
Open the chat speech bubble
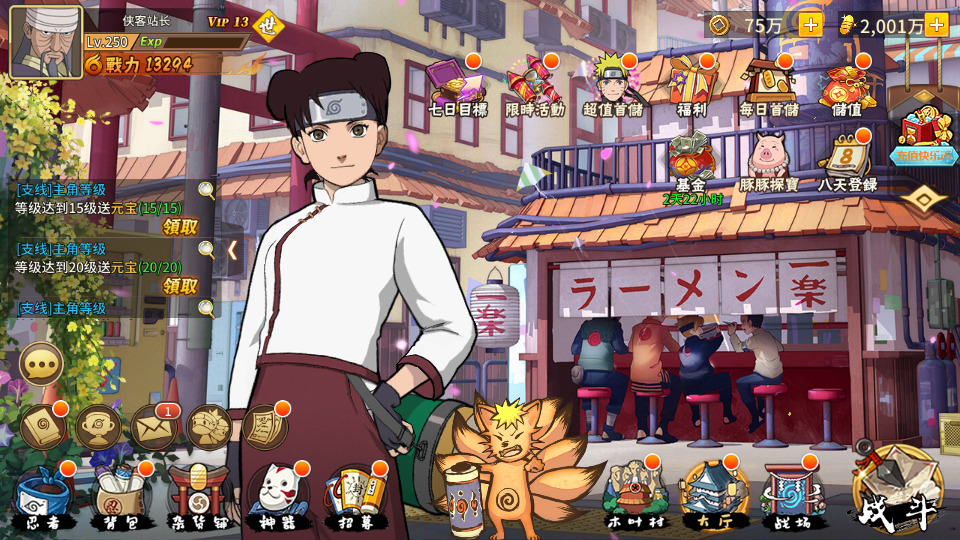tap(42, 365)
